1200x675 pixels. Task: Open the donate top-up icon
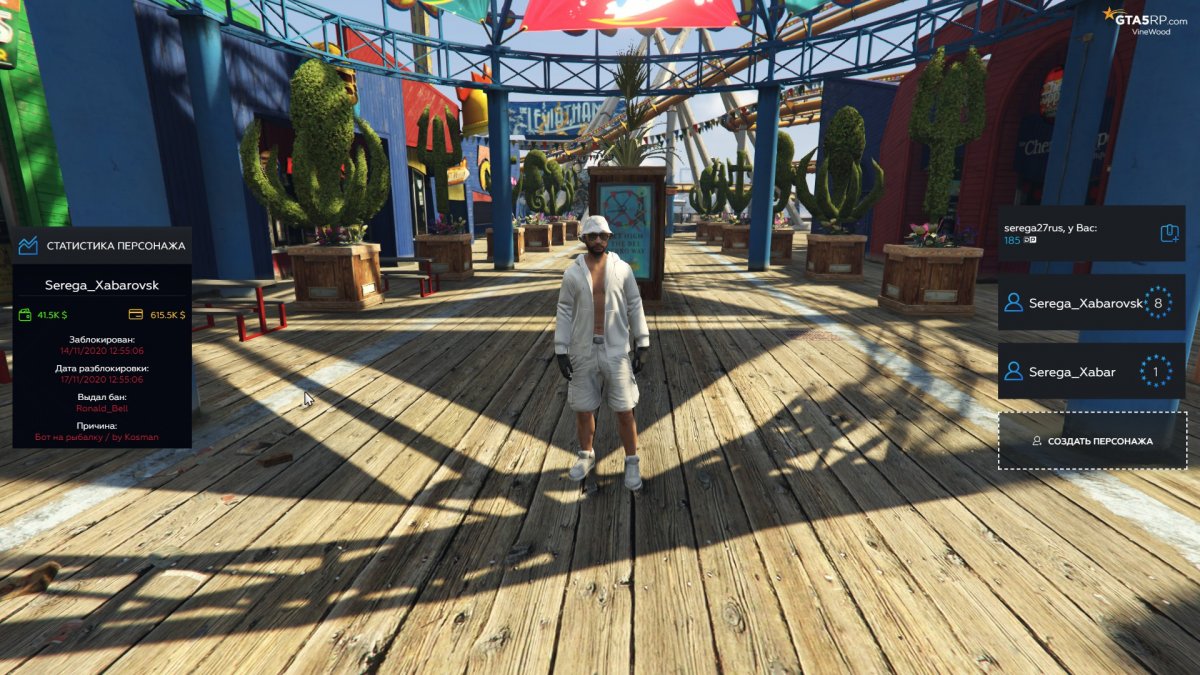click(1169, 234)
